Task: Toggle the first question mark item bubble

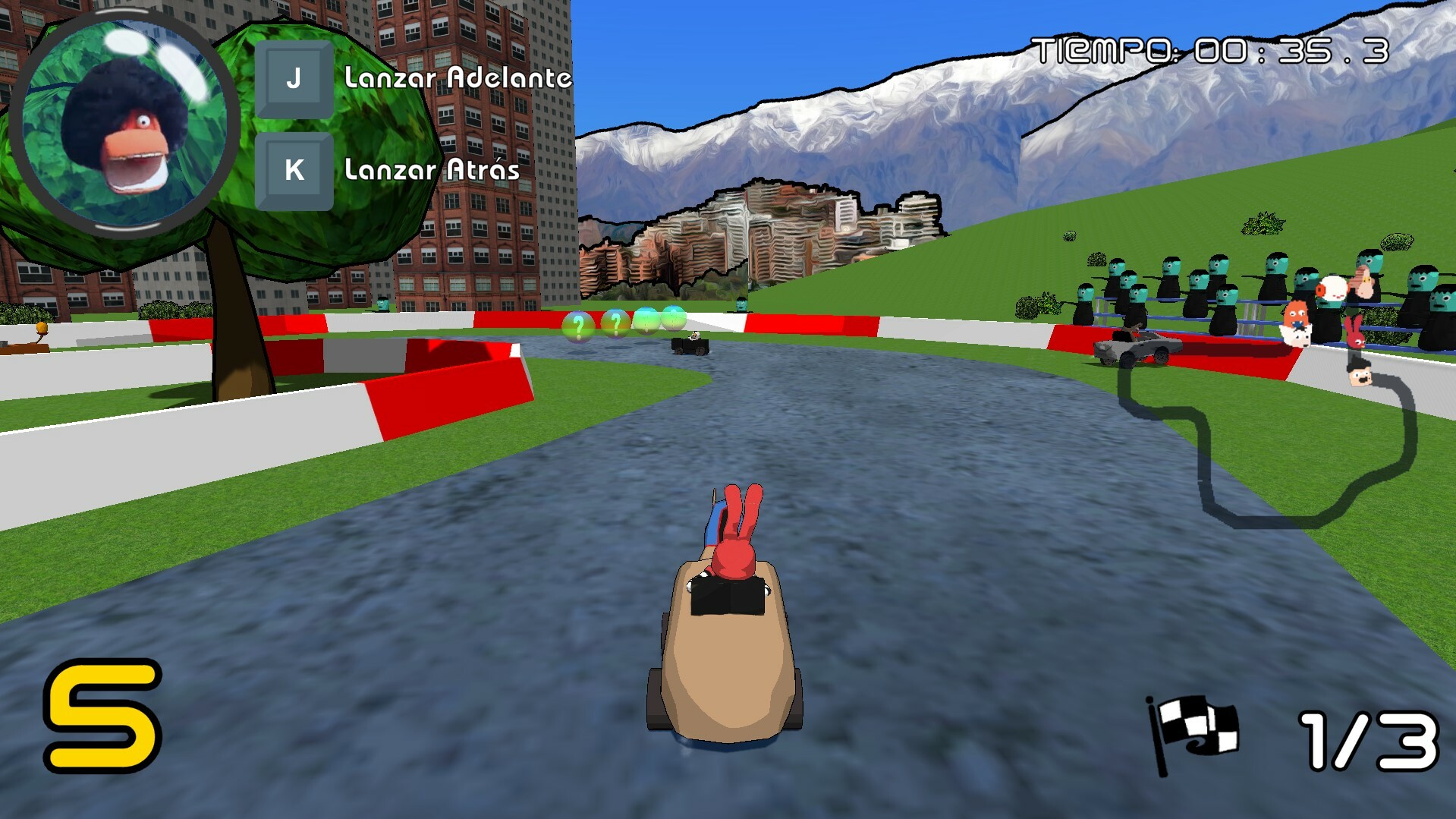Action: 578,326
